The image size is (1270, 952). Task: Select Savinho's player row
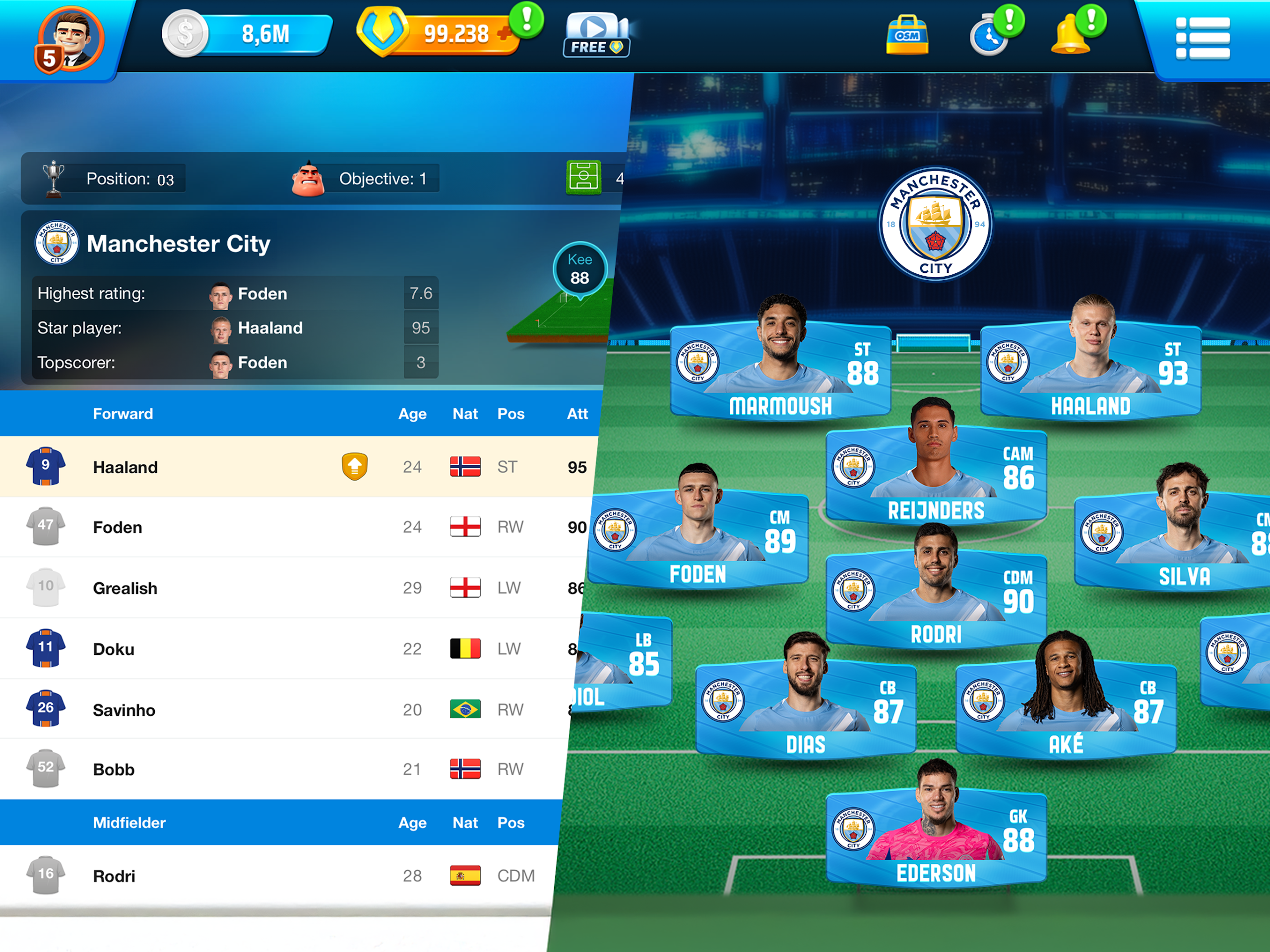coord(124,710)
